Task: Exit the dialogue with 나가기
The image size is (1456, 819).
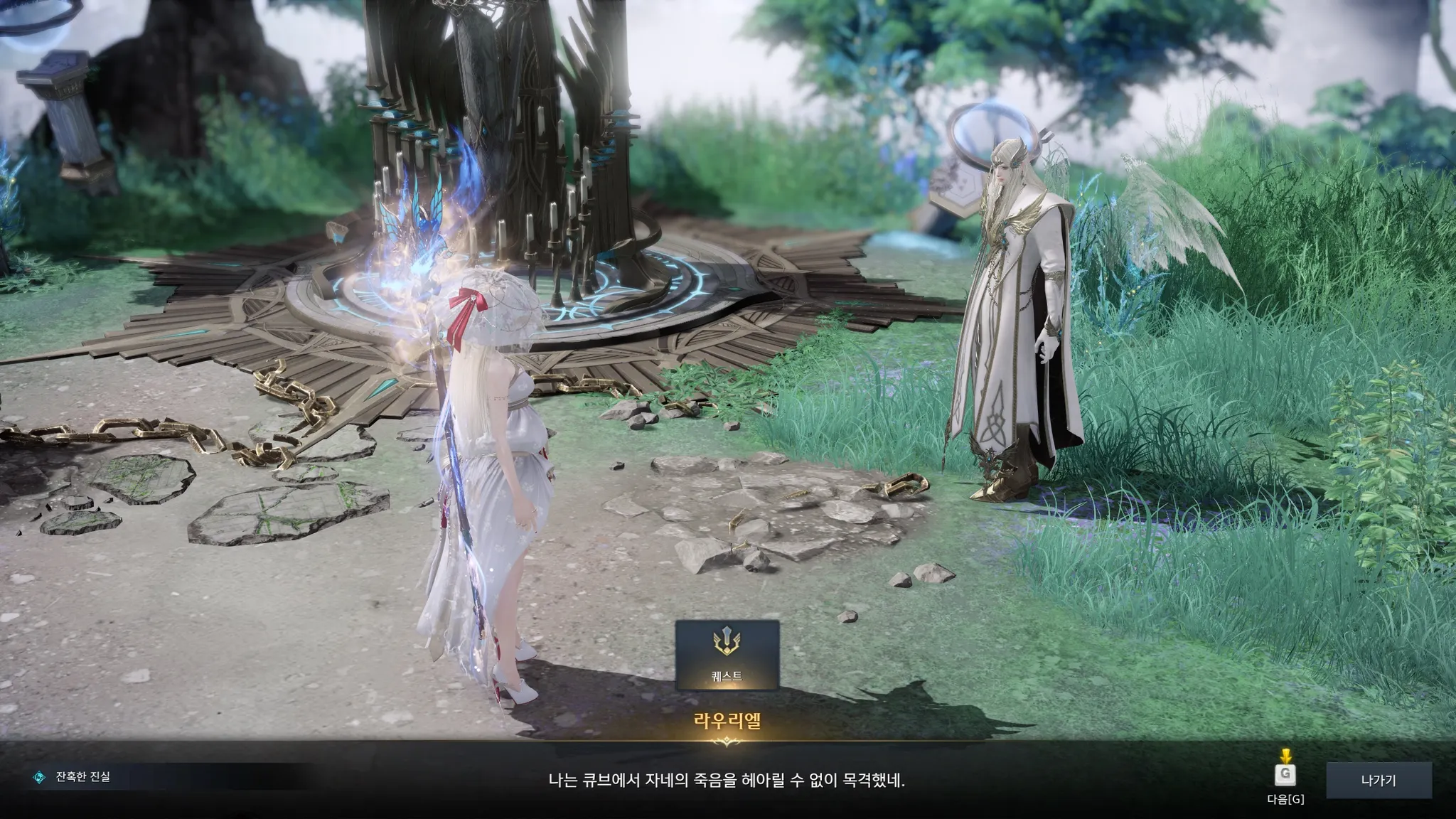Action: point(1378,781)
